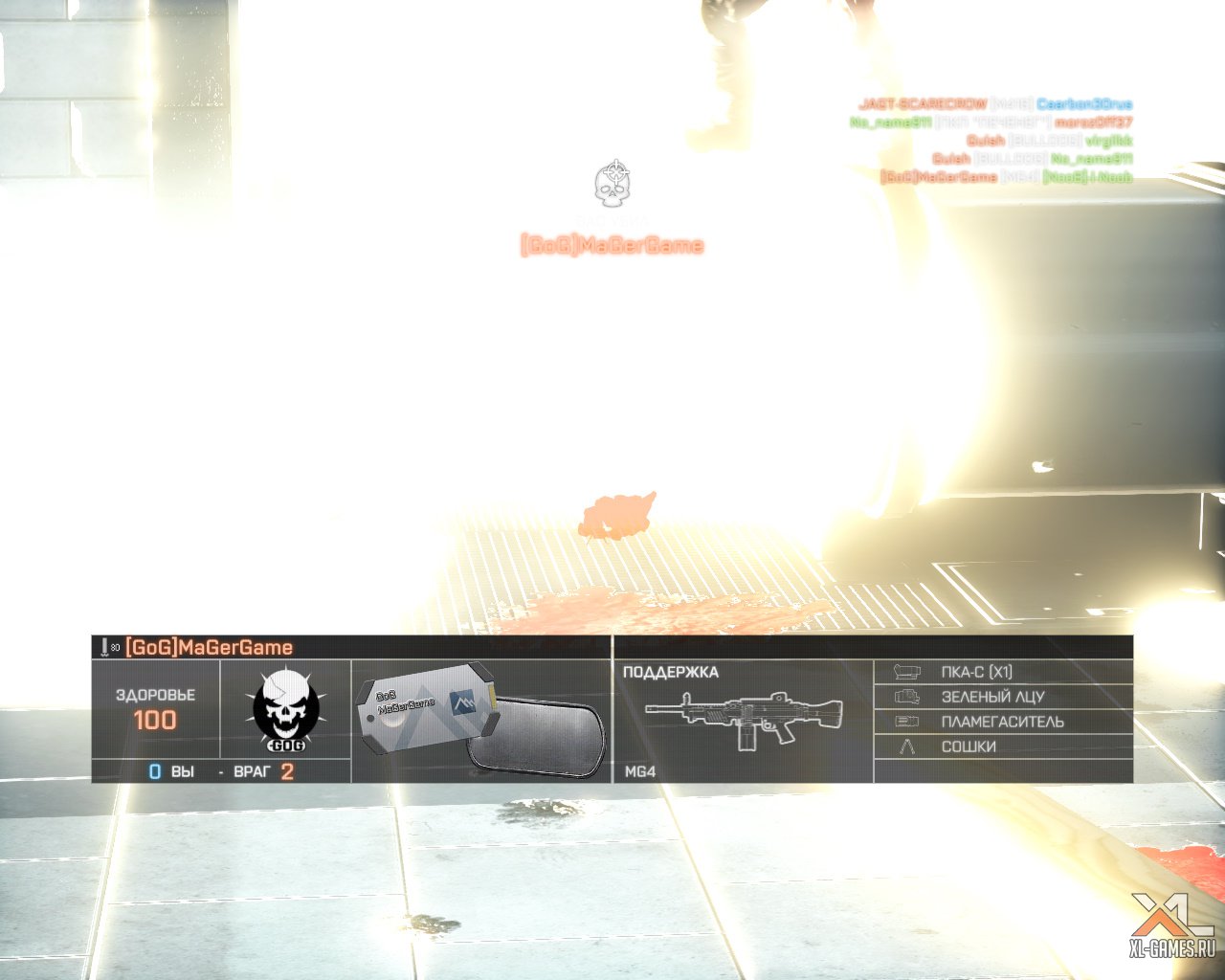Click the skull kill marker above the killer's name
The image size is (1225, 980).
coord(612,183)
